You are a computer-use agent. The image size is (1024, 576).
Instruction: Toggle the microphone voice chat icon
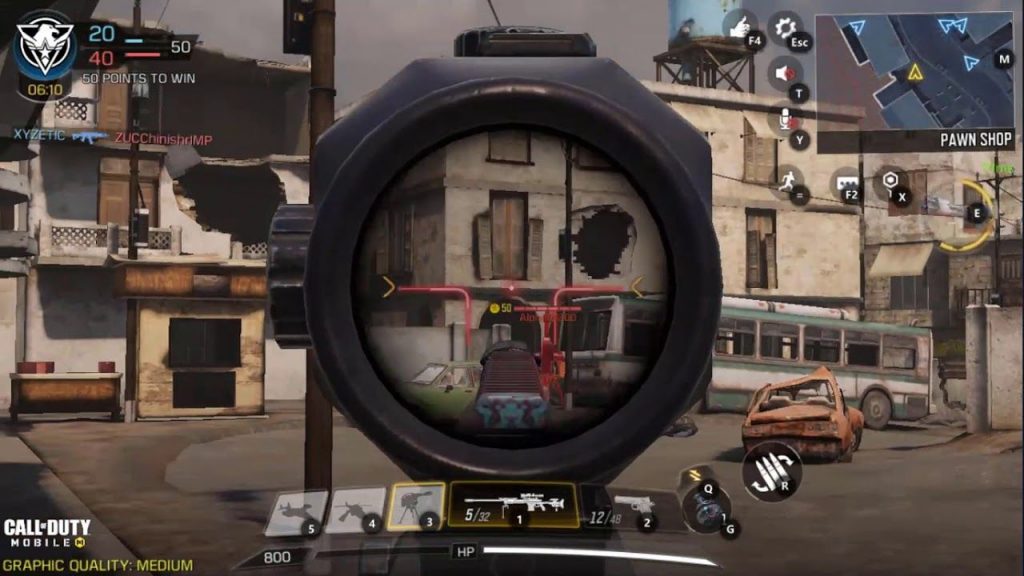(787, 119)
